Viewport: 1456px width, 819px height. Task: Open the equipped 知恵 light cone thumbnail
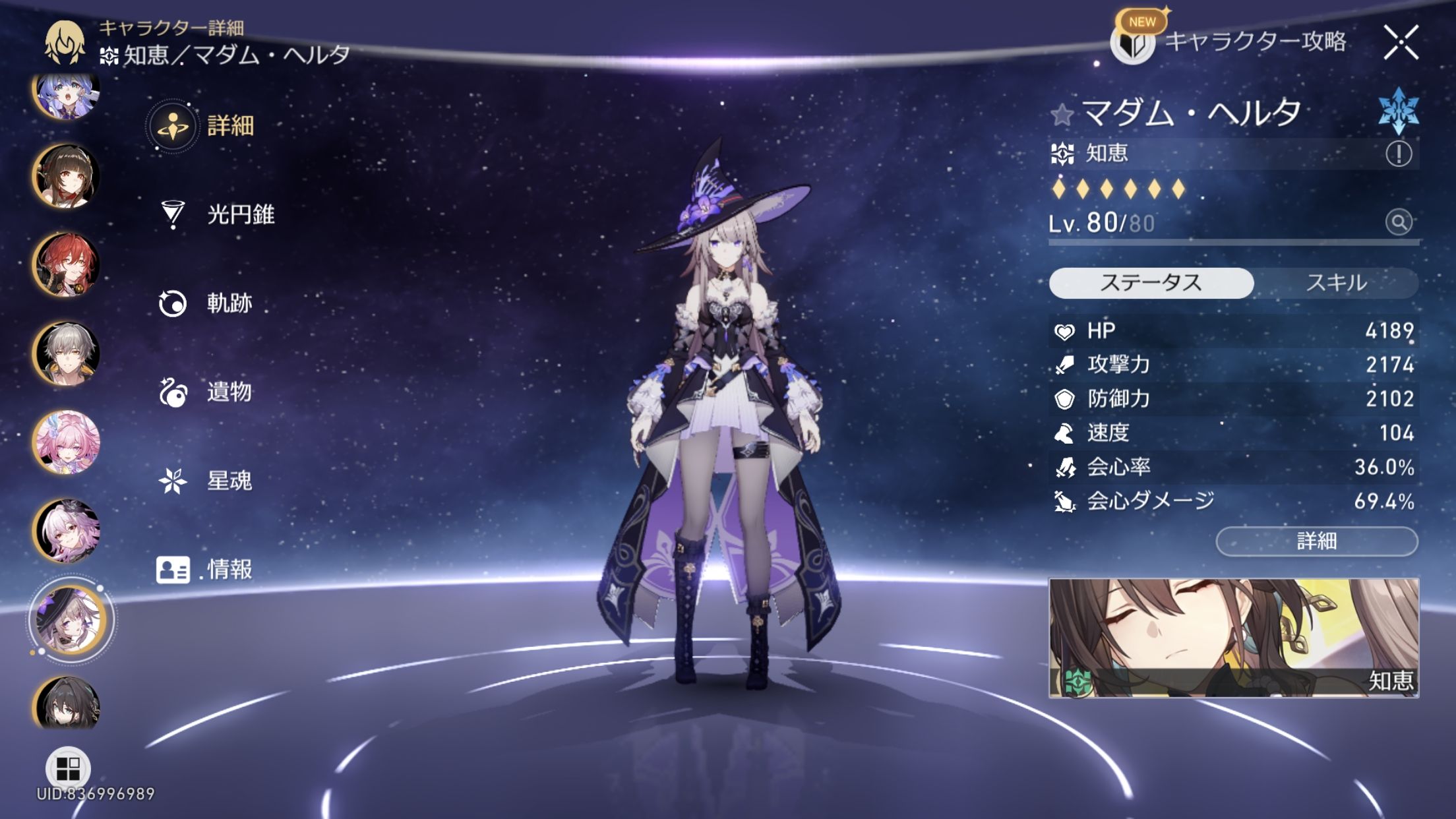1233,638
